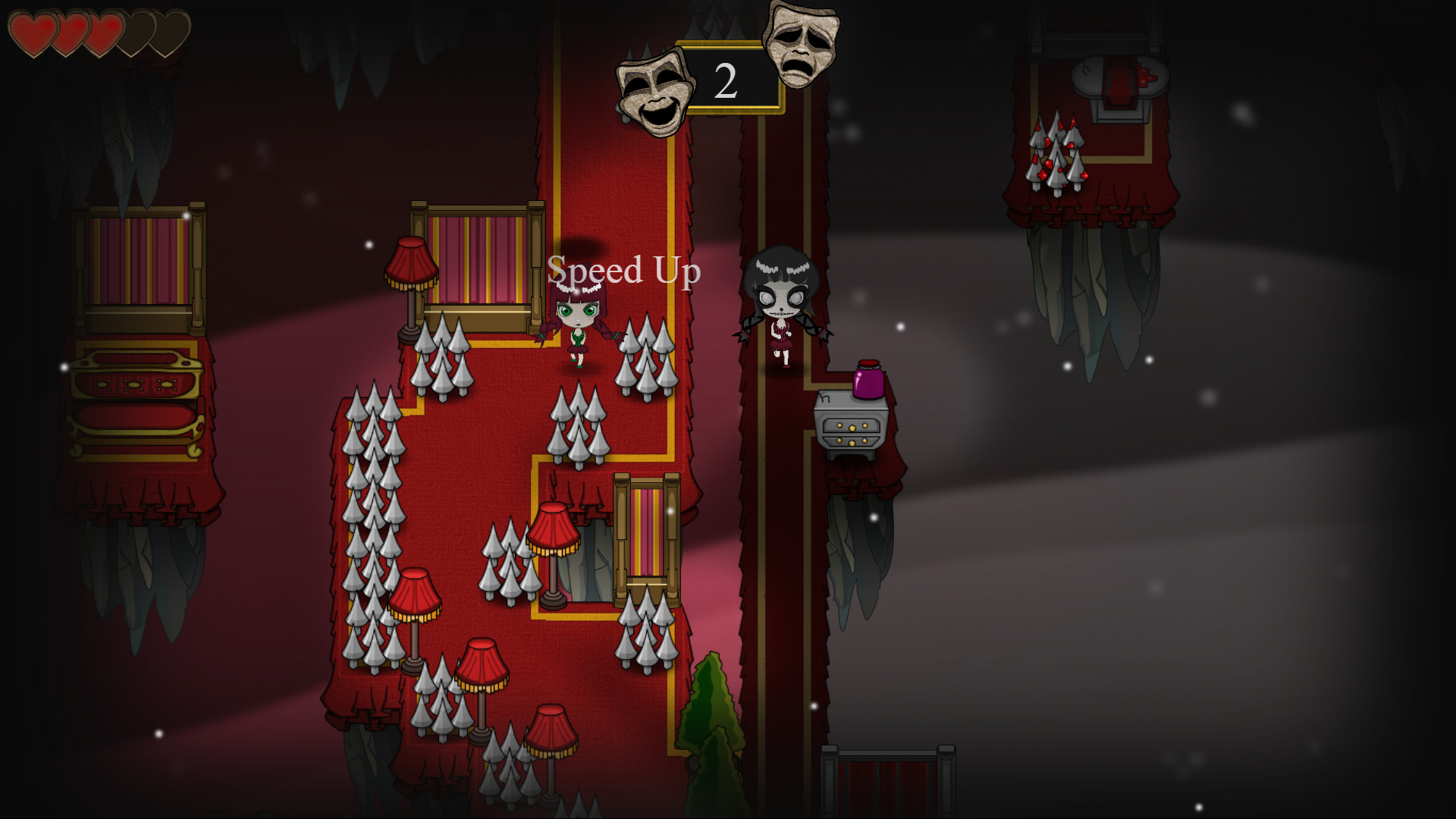The image size is (1456, 819).
Task: Select the spooky doll-faced girl
Action: pyautogui.click(x=781, y=303)
